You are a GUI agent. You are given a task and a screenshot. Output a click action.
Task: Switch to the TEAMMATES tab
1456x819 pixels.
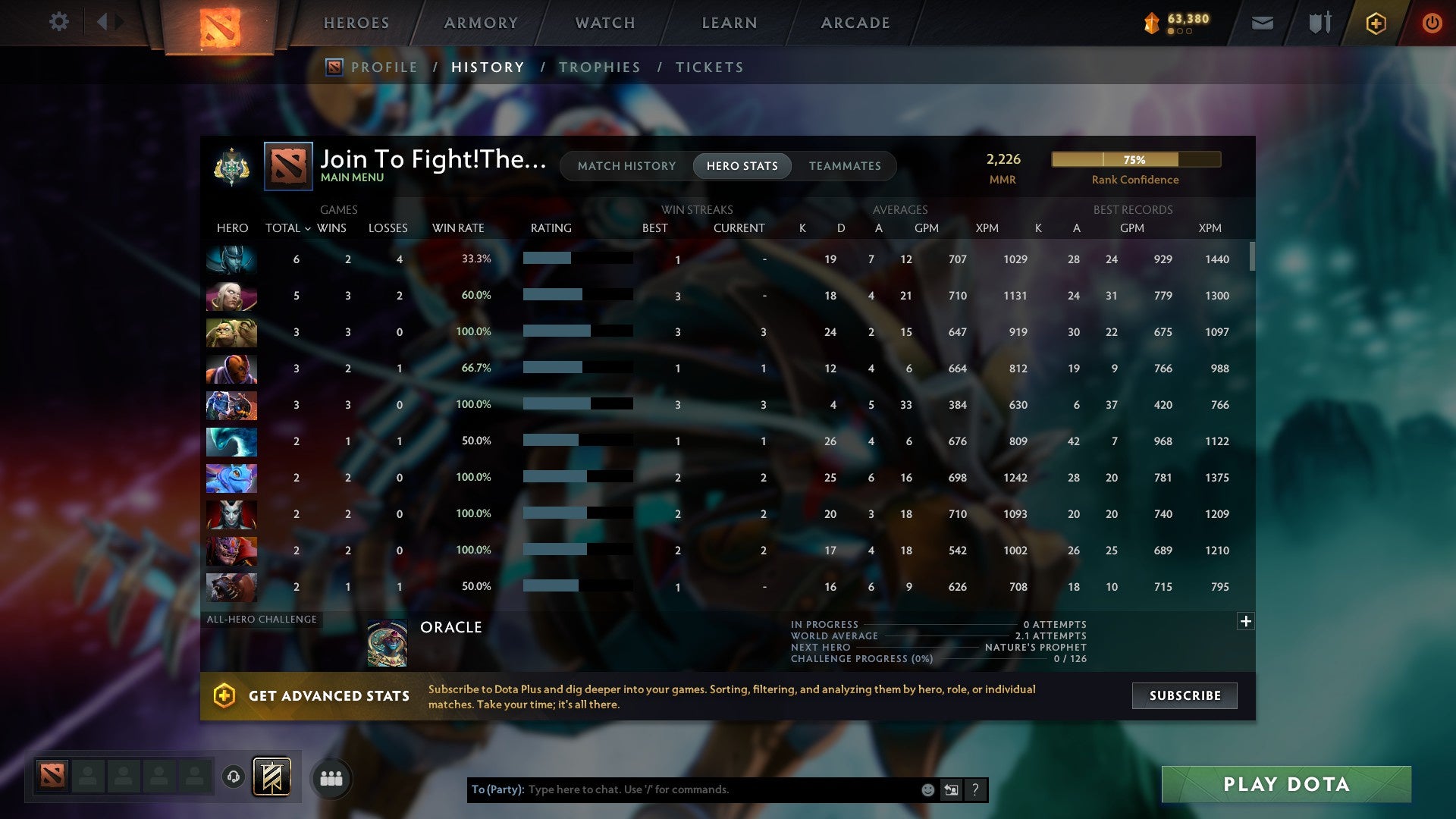coord(845,165)
